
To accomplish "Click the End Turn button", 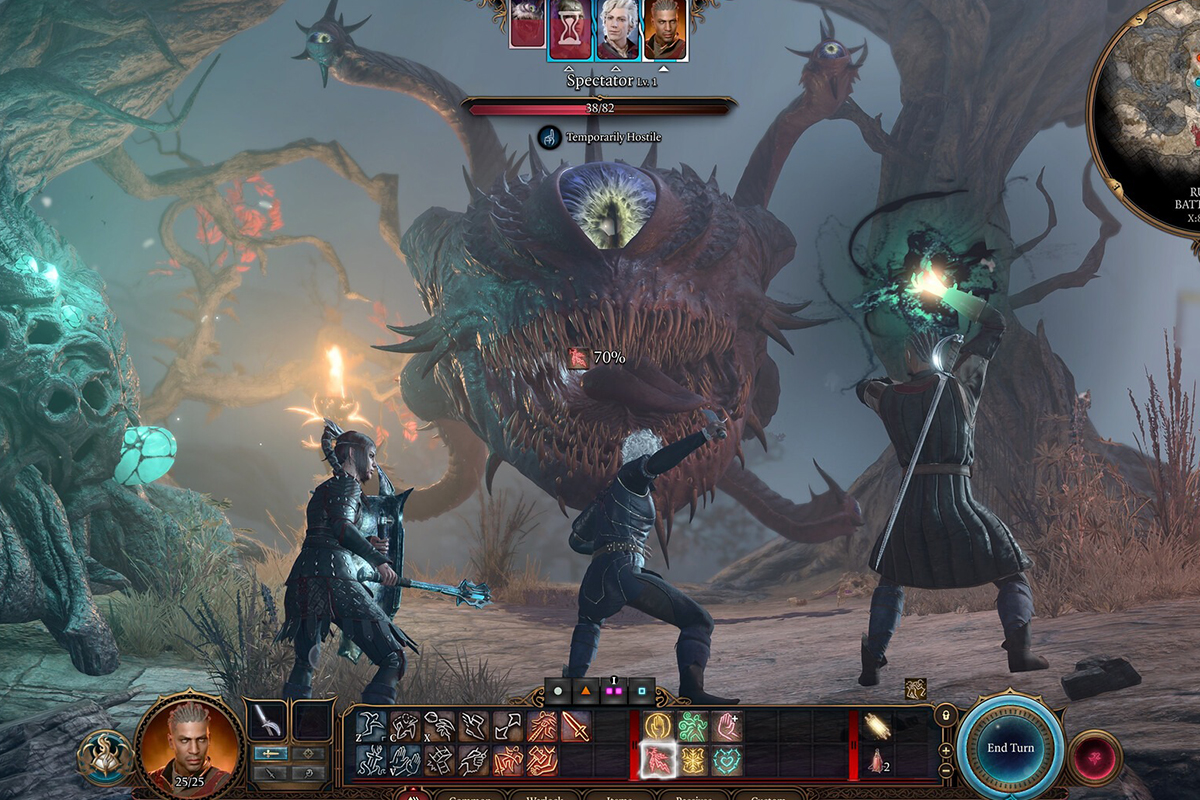I will [1009, 747].
